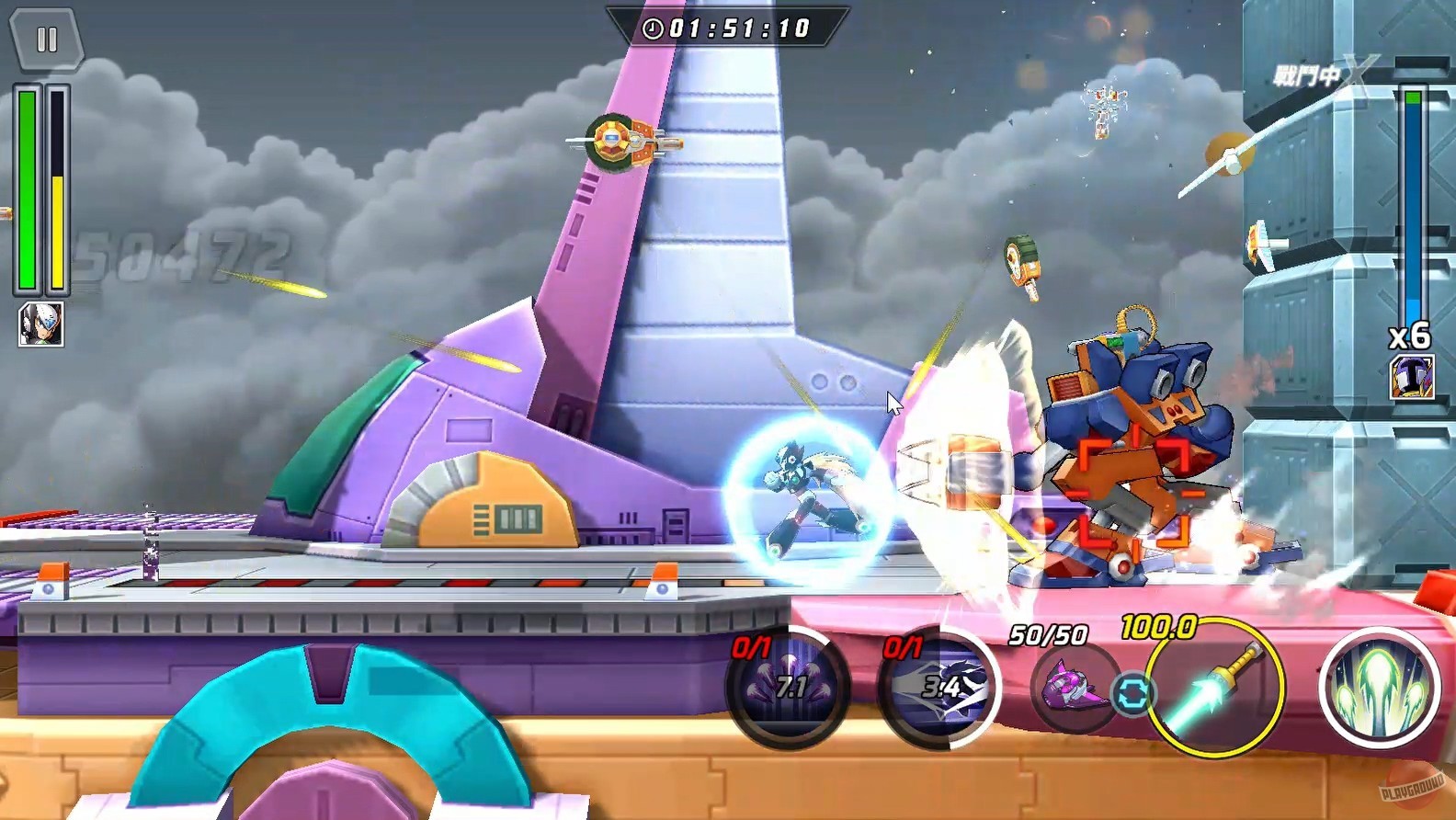Pause the game with the pause icon
Image resolution: width=1456 pixels, height=820 pixels.
coord(47,40)
